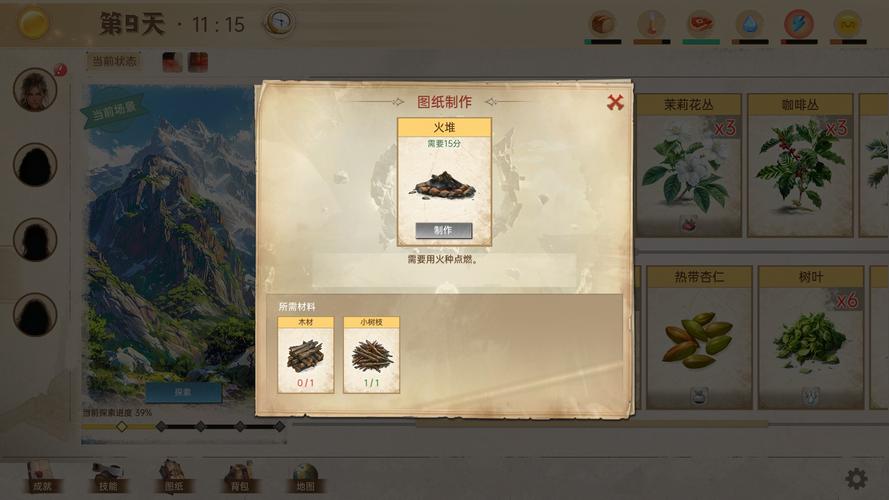Select the 咖啡丛 coffee bush card
This screenshot has width=889, height=500.
[x=800, y=165]
